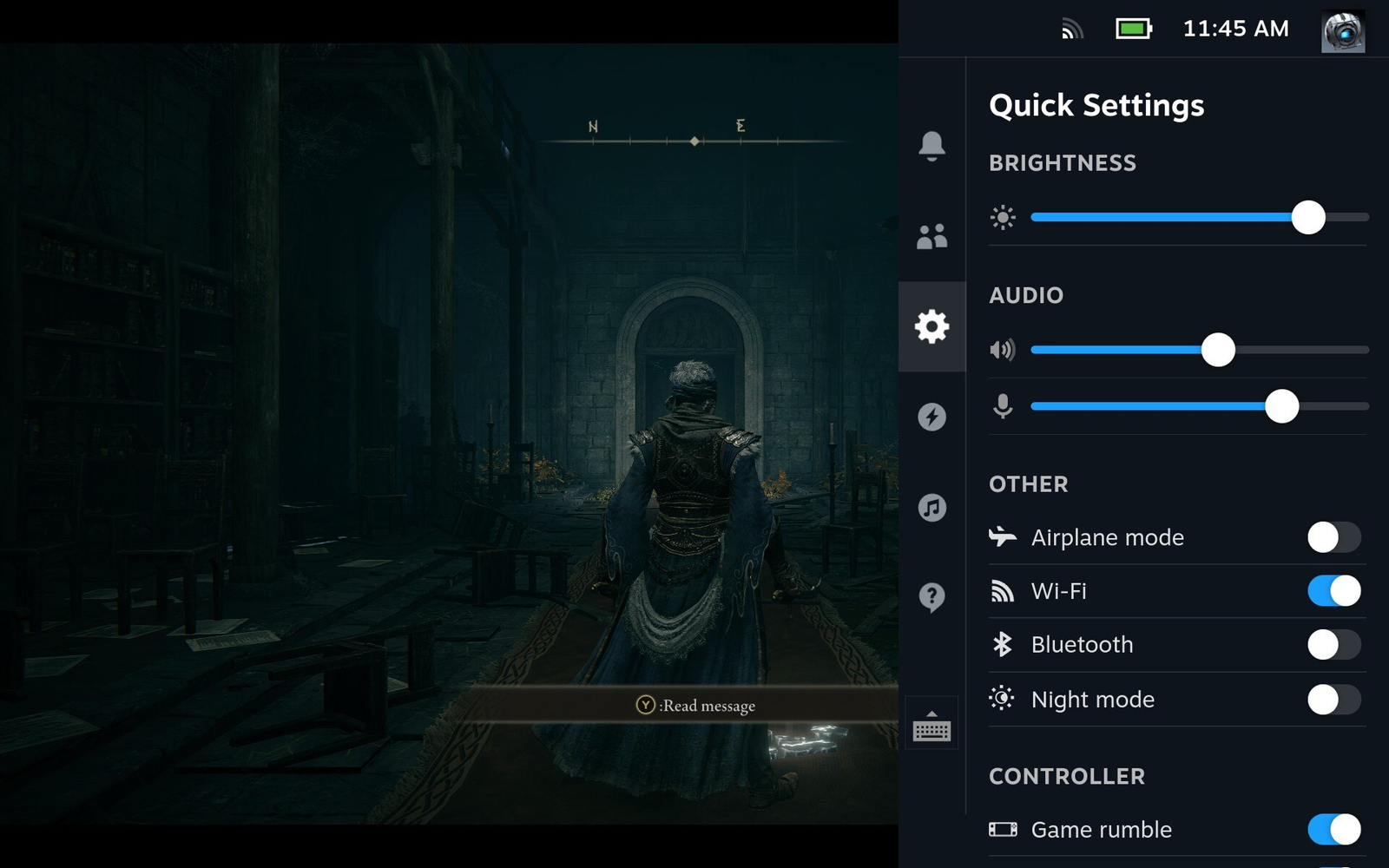Turn off the Wi-Fi toggle
This screenshot has width=1389, height=868.
coord(1333,591)
